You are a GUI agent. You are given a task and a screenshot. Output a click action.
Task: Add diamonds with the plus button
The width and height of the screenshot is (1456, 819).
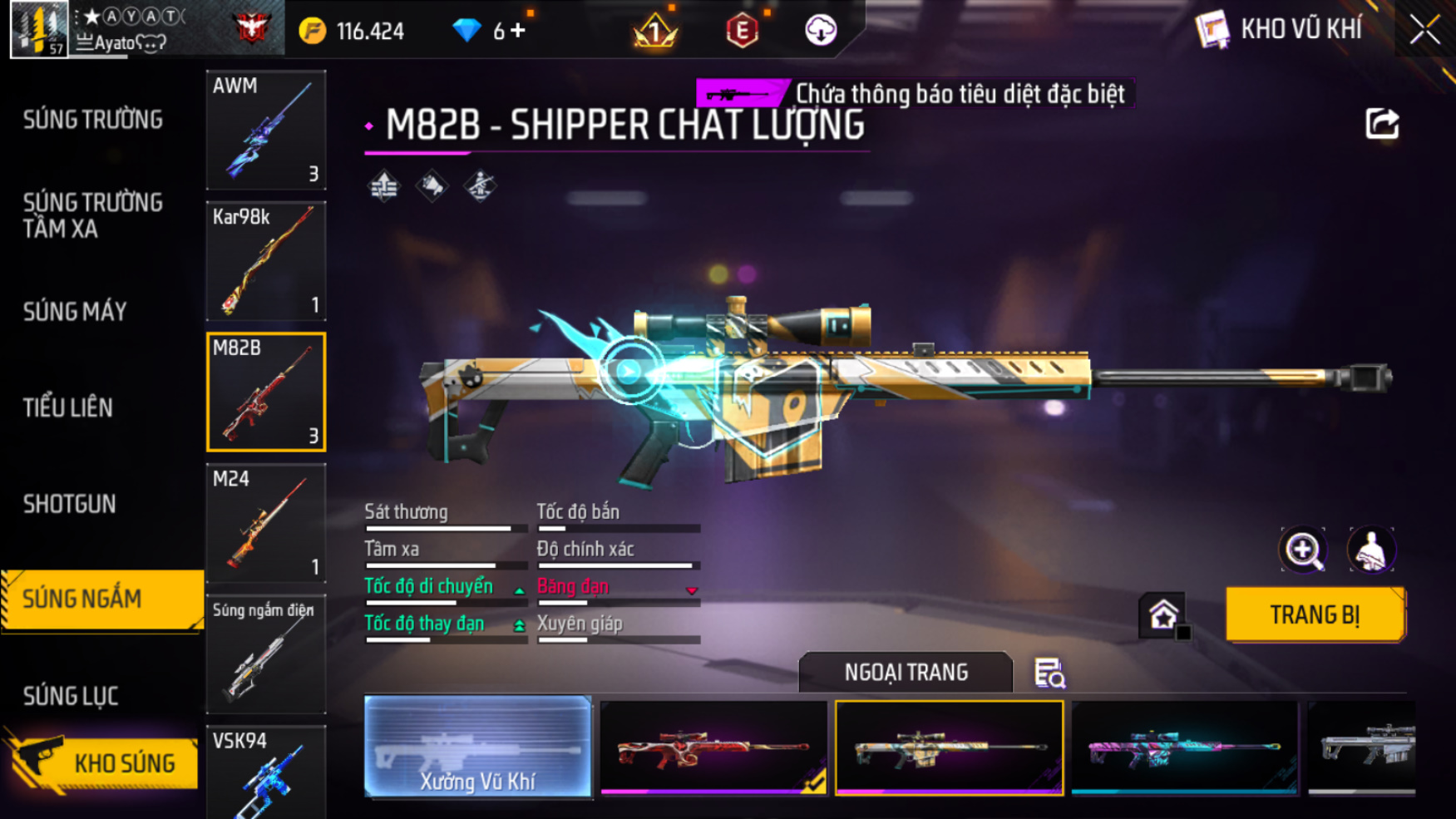(x=519, y=31)
